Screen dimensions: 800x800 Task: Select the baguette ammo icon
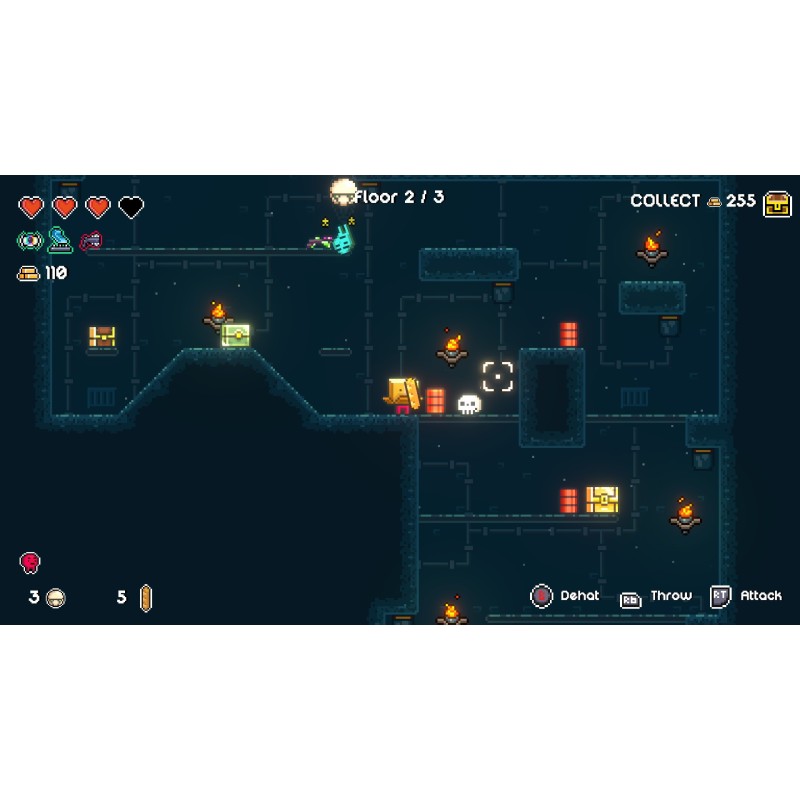(146, 598)
